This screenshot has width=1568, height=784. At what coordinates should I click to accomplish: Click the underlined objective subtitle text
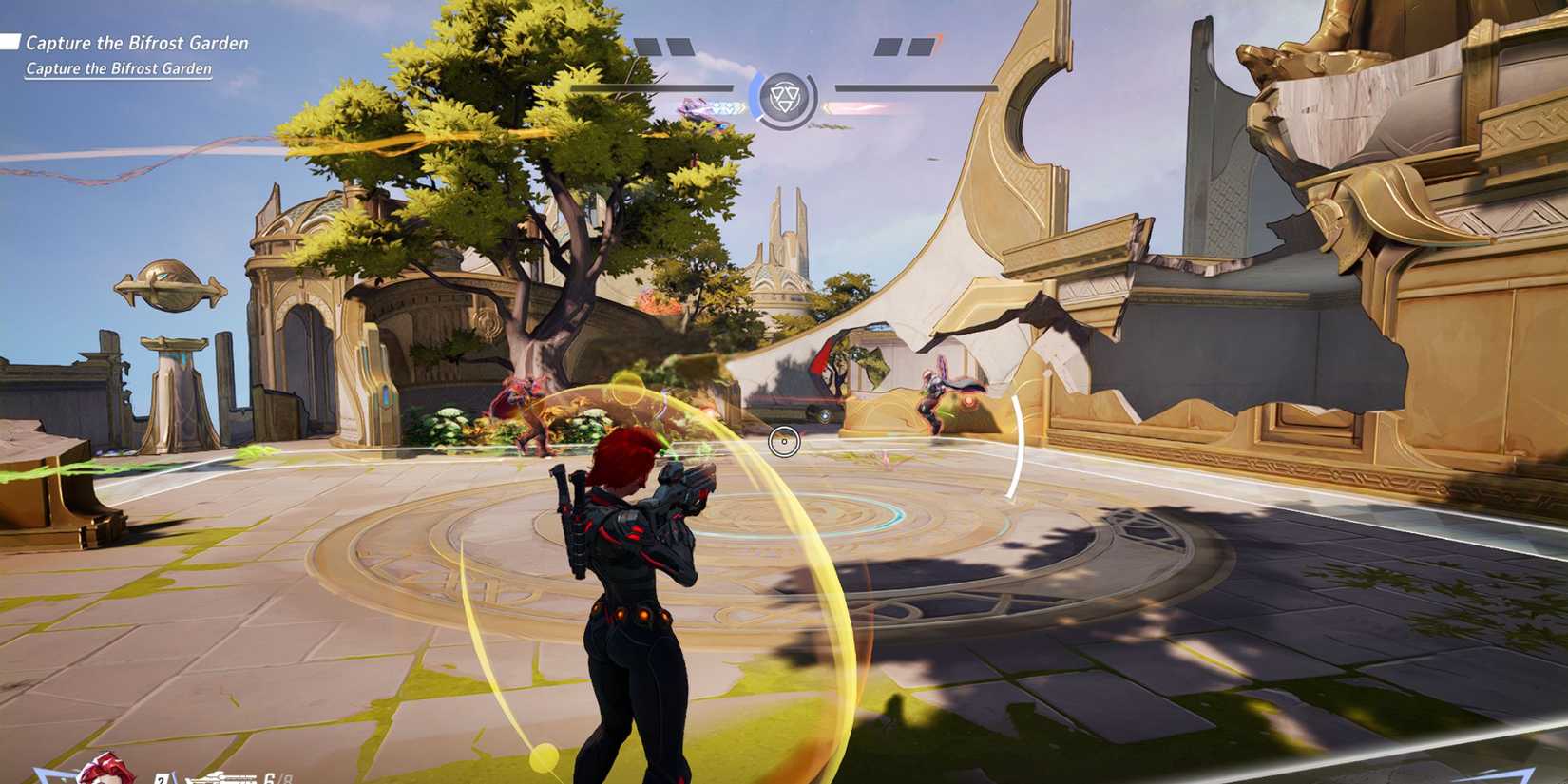(x=119, y=69)
